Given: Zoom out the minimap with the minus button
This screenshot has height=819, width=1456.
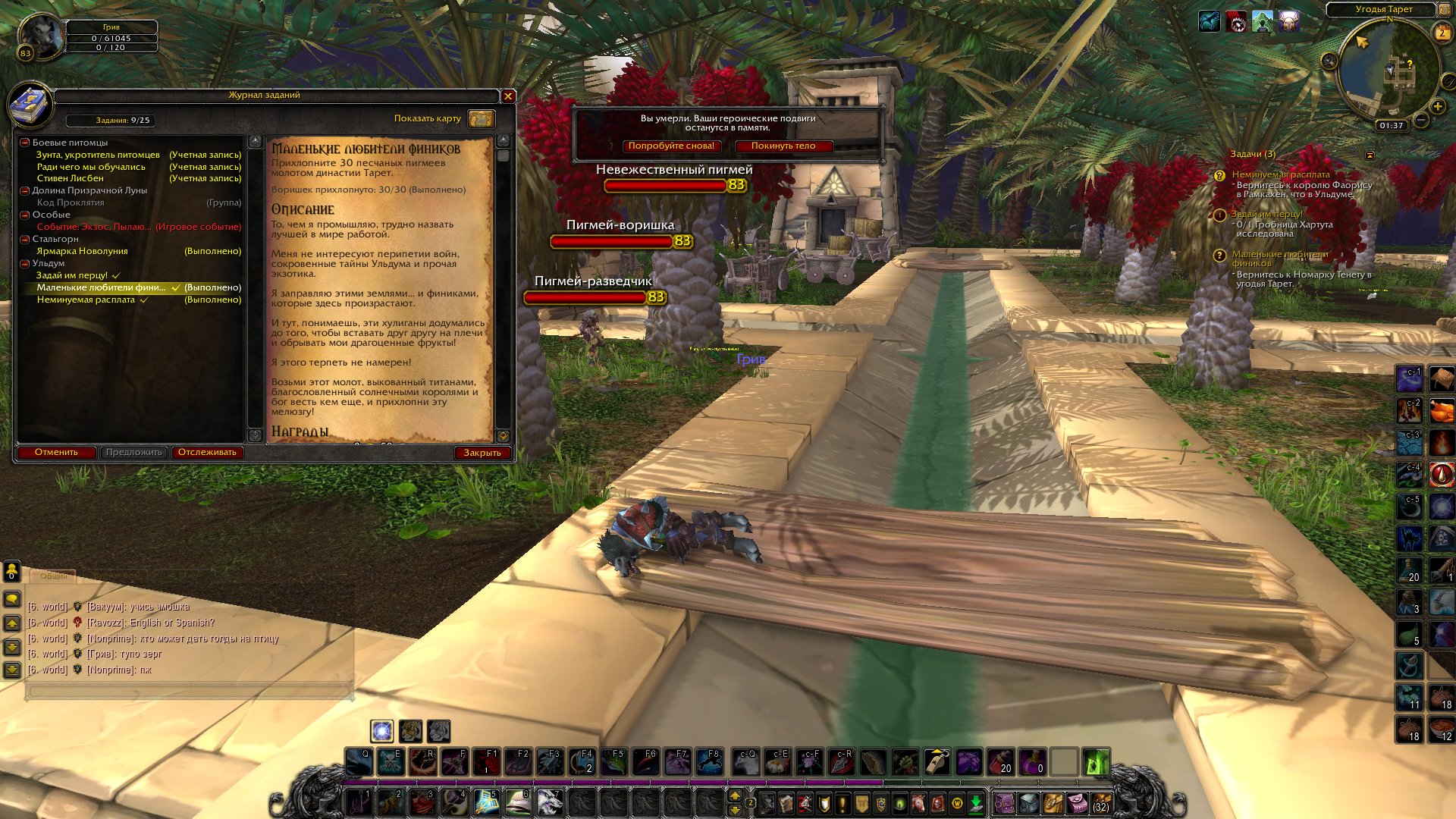Looking at the screenshot, I should pyautogui.click(x=1421, y=120).
